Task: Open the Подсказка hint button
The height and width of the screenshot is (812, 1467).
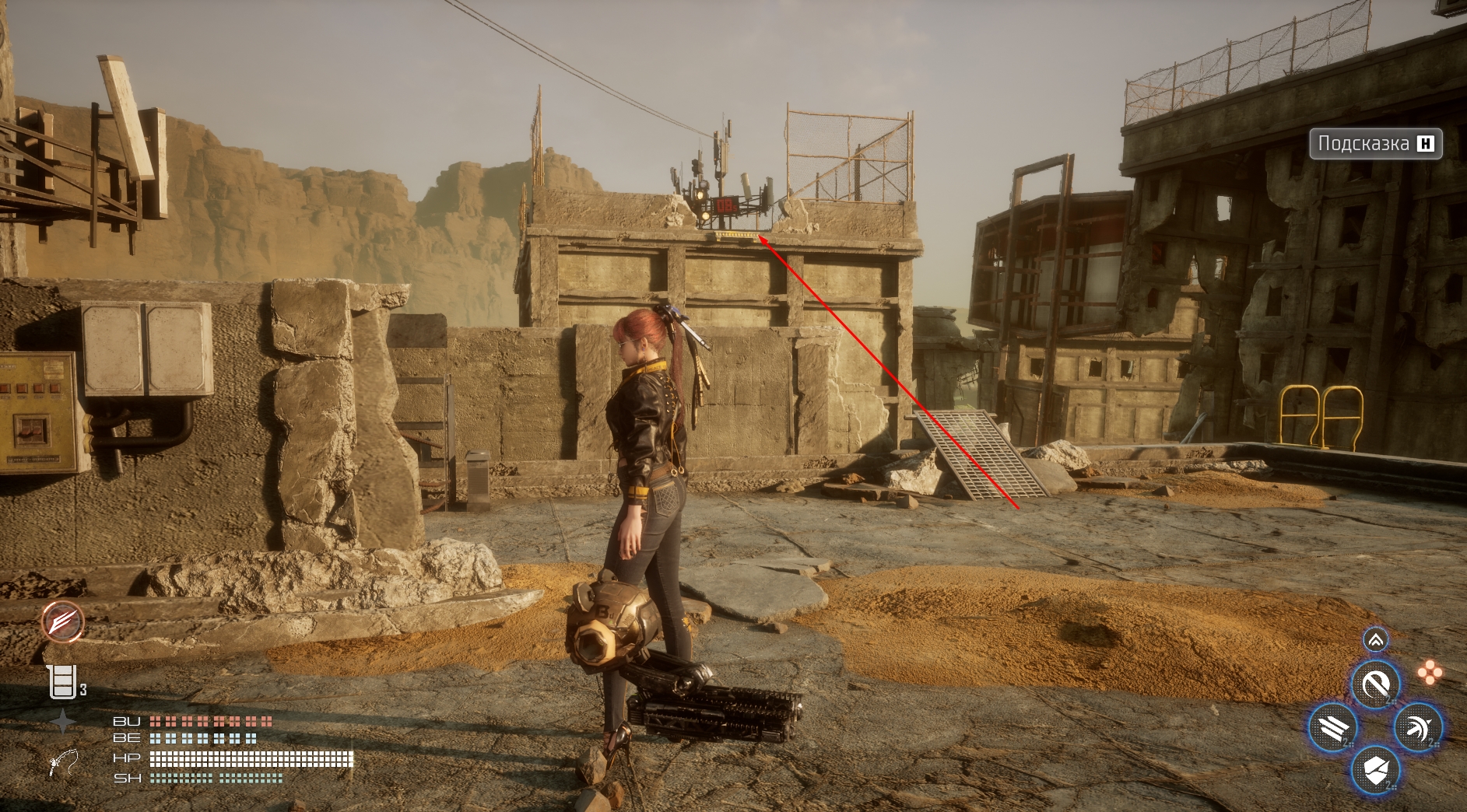Action: coord(1375,144)
